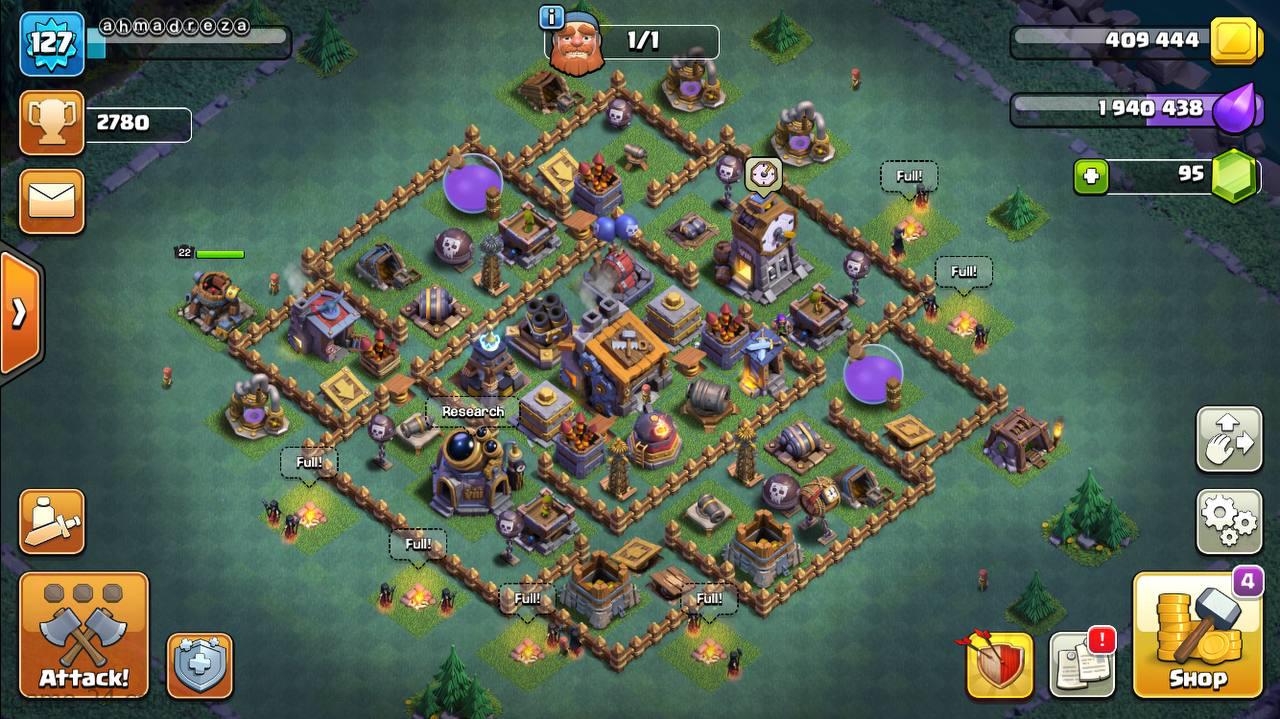Open the army overview sword icon
1280x719 pixels.
click(x=52, y=521)
